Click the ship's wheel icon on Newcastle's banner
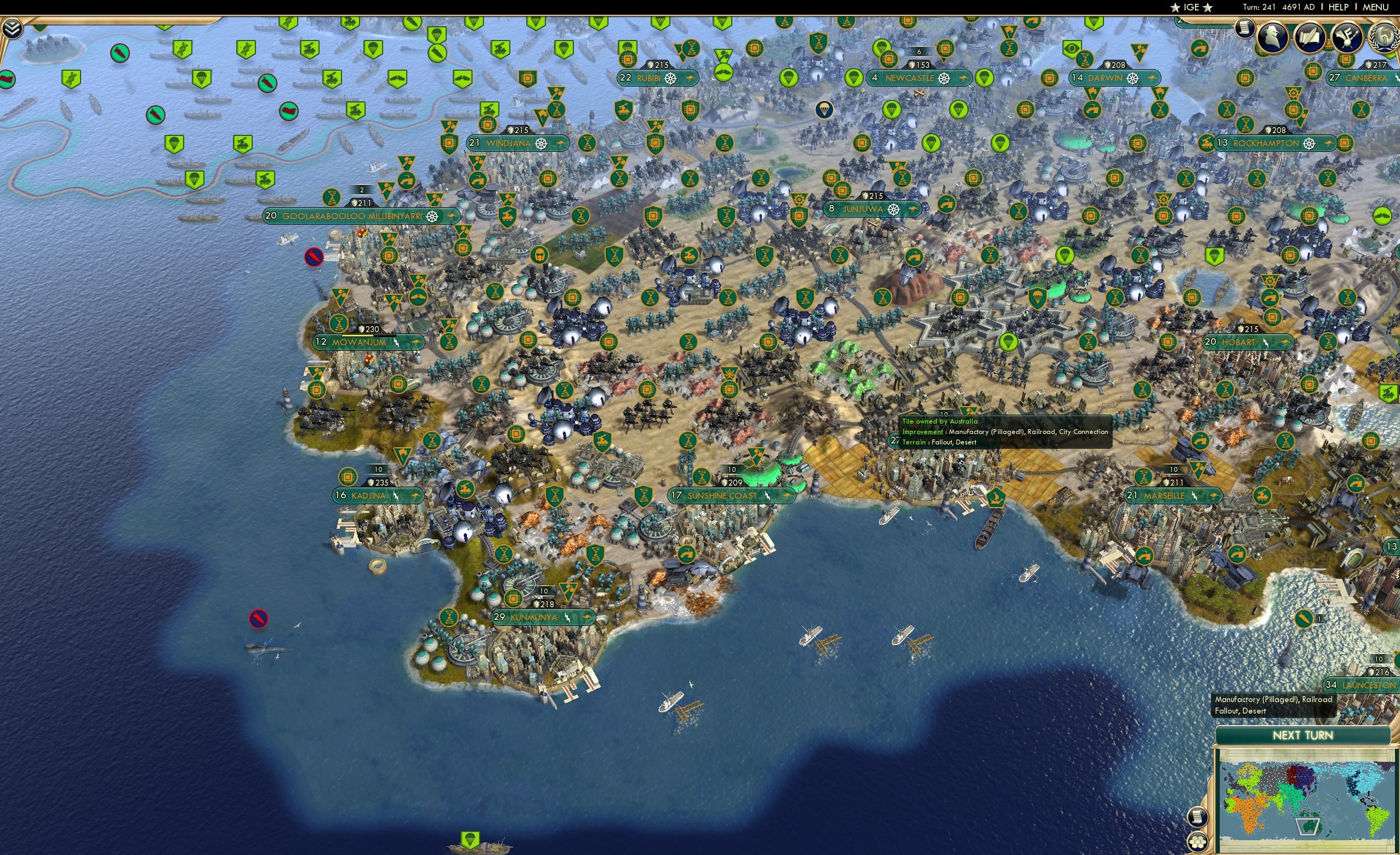This screenshot has height=855, width=1400. point(944,79)
